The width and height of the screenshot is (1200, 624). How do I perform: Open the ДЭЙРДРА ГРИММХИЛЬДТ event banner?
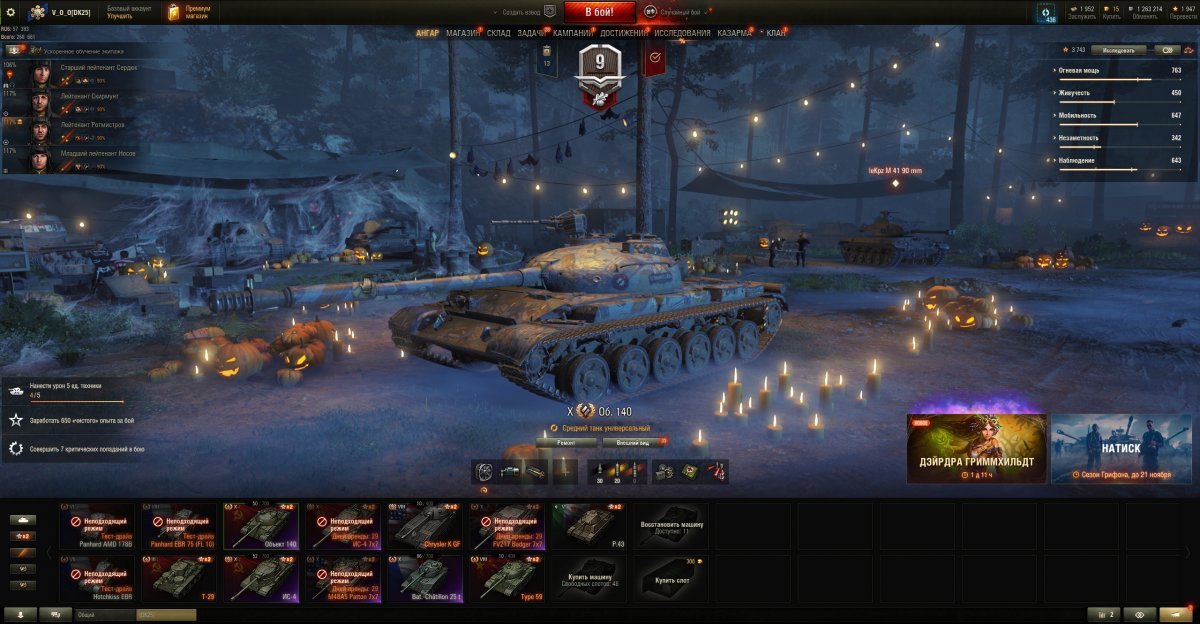pyautogui.click(x=976, y=449)
